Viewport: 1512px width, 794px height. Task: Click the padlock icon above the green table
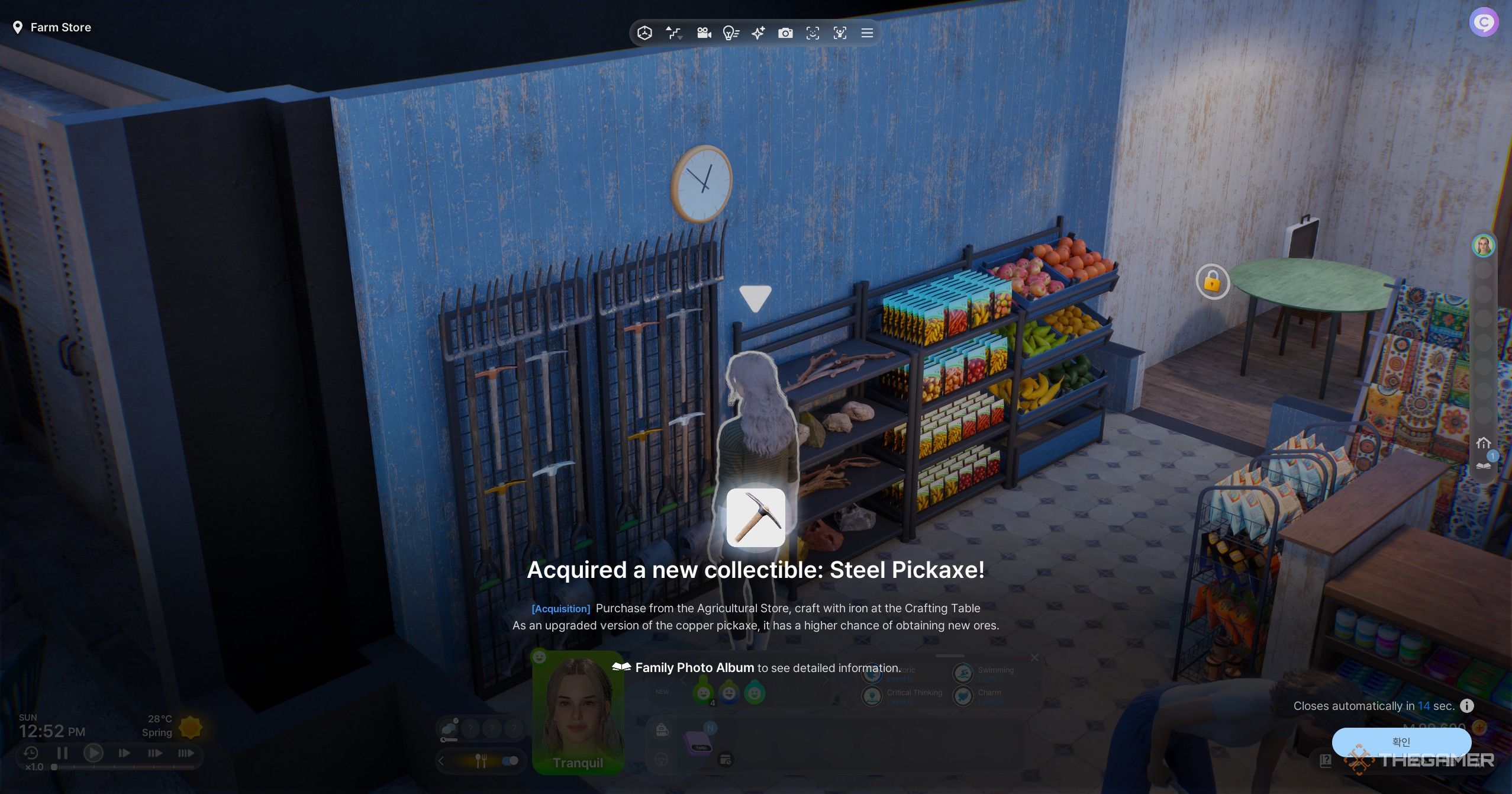pos(1214,282)
